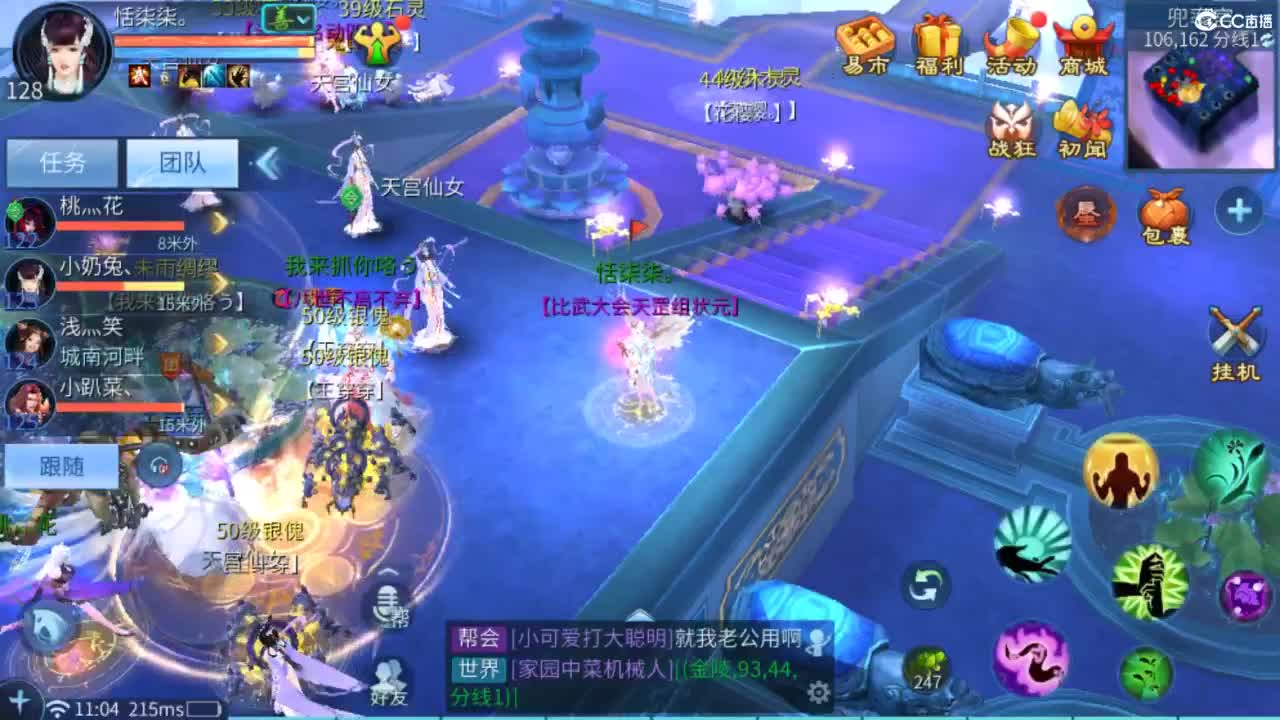Open chat settings with the gear icon
This screenshot has width=1280, height=720.
(820, 690)
